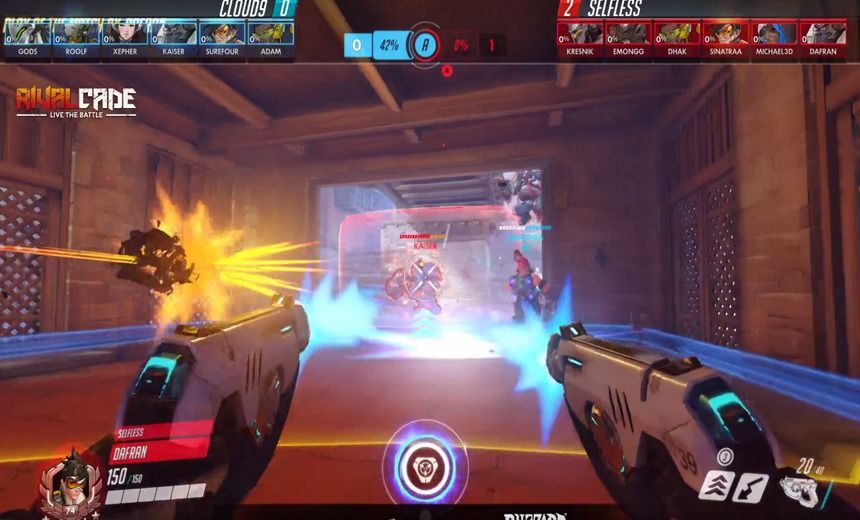This screenshot has width=860, height=520.
Task: Click the point A objective marker
Action: pyautogui.click(x=426, y=44)
